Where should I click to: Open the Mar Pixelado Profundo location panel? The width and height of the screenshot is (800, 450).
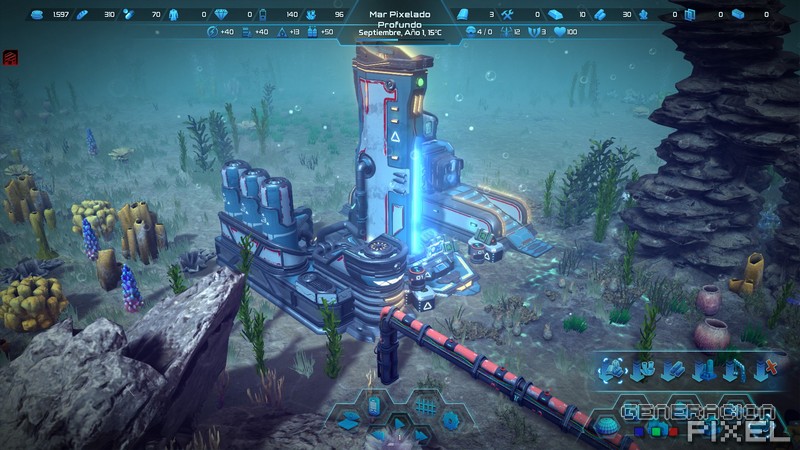pos(399,23)
